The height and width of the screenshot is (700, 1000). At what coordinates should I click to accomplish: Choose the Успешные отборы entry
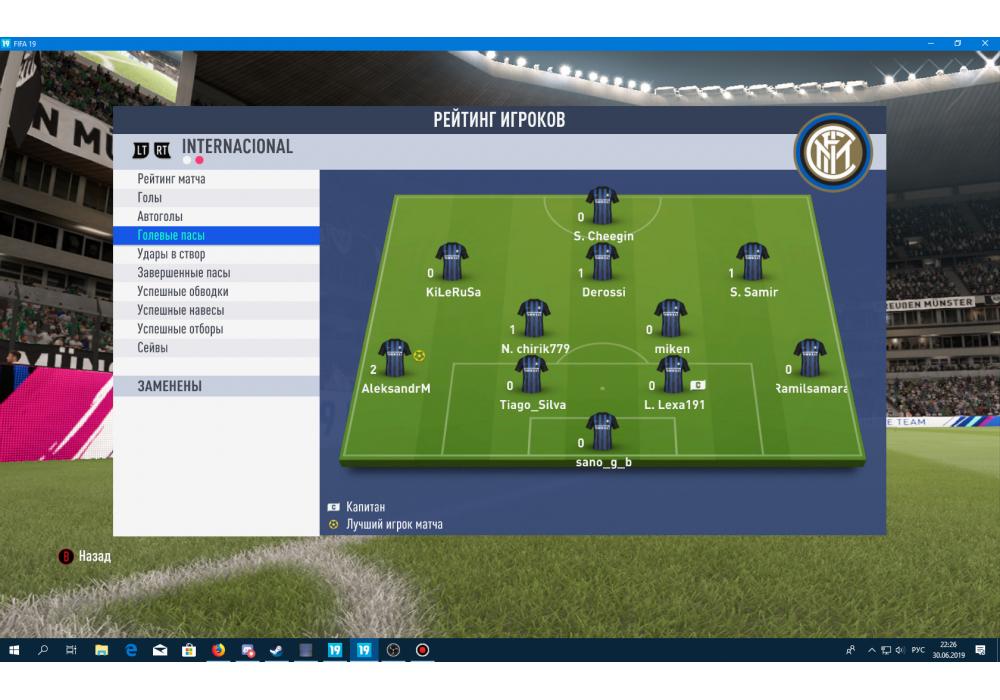tap(180, 329)
